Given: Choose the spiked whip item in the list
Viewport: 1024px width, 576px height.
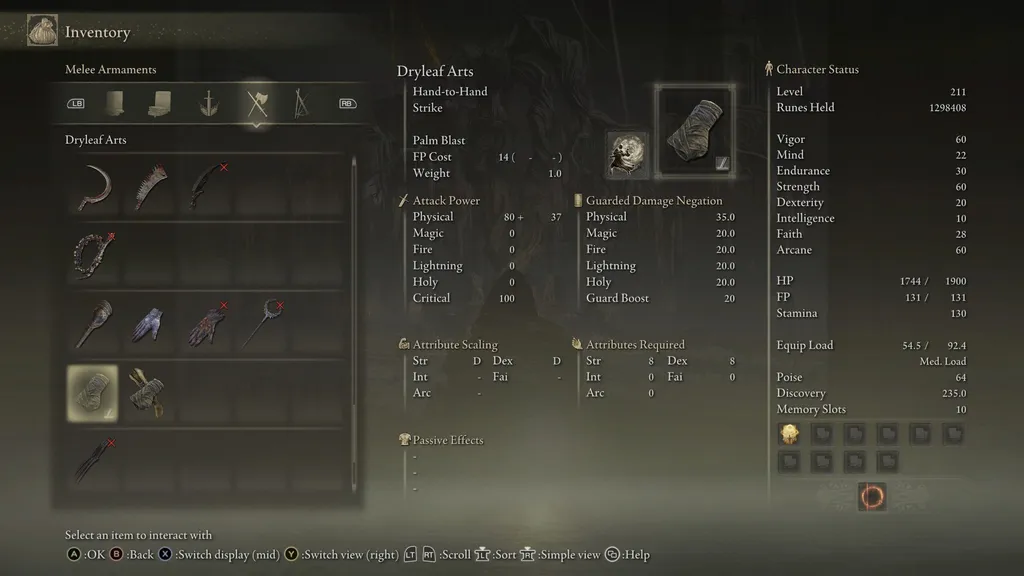Looking at the screenshot, I should click(x=151, y=186).
